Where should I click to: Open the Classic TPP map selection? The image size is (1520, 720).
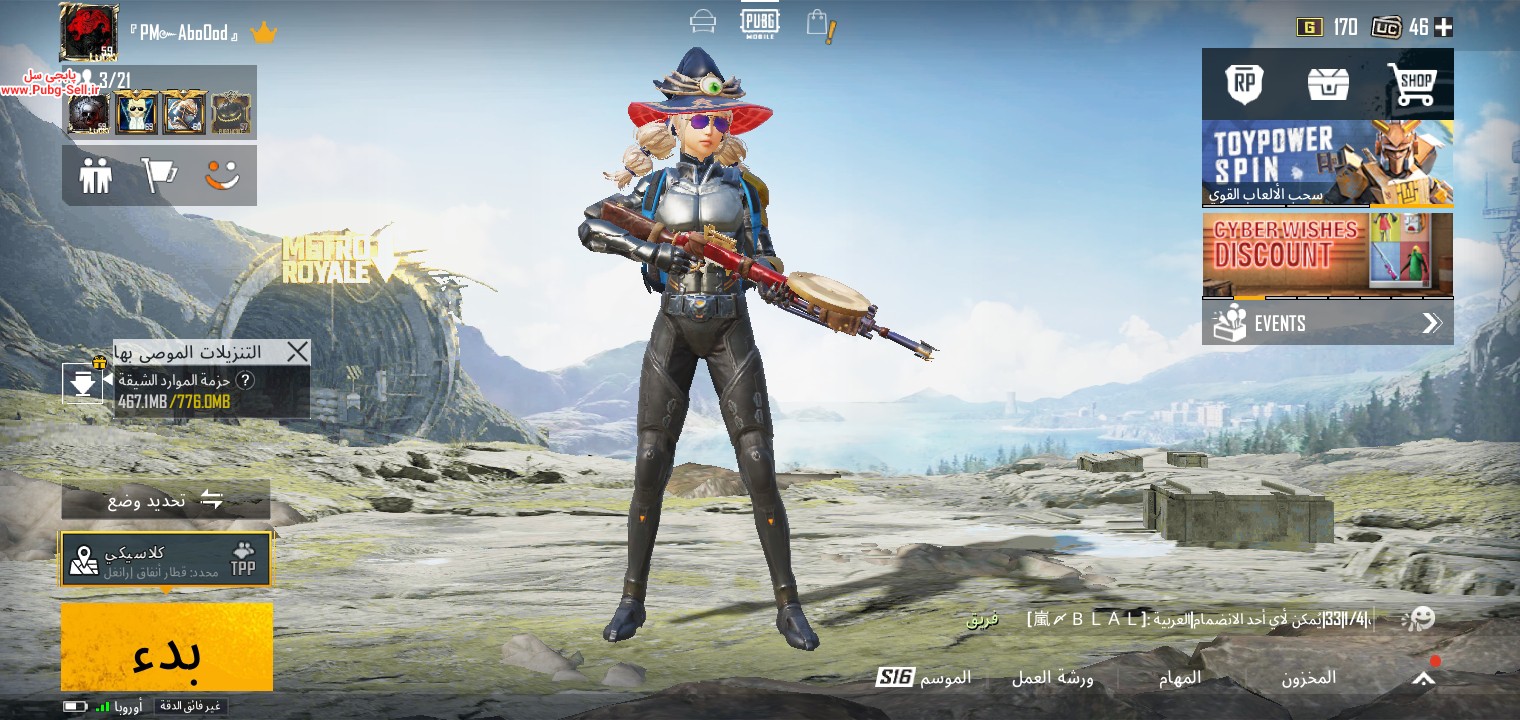coord(166,560)
